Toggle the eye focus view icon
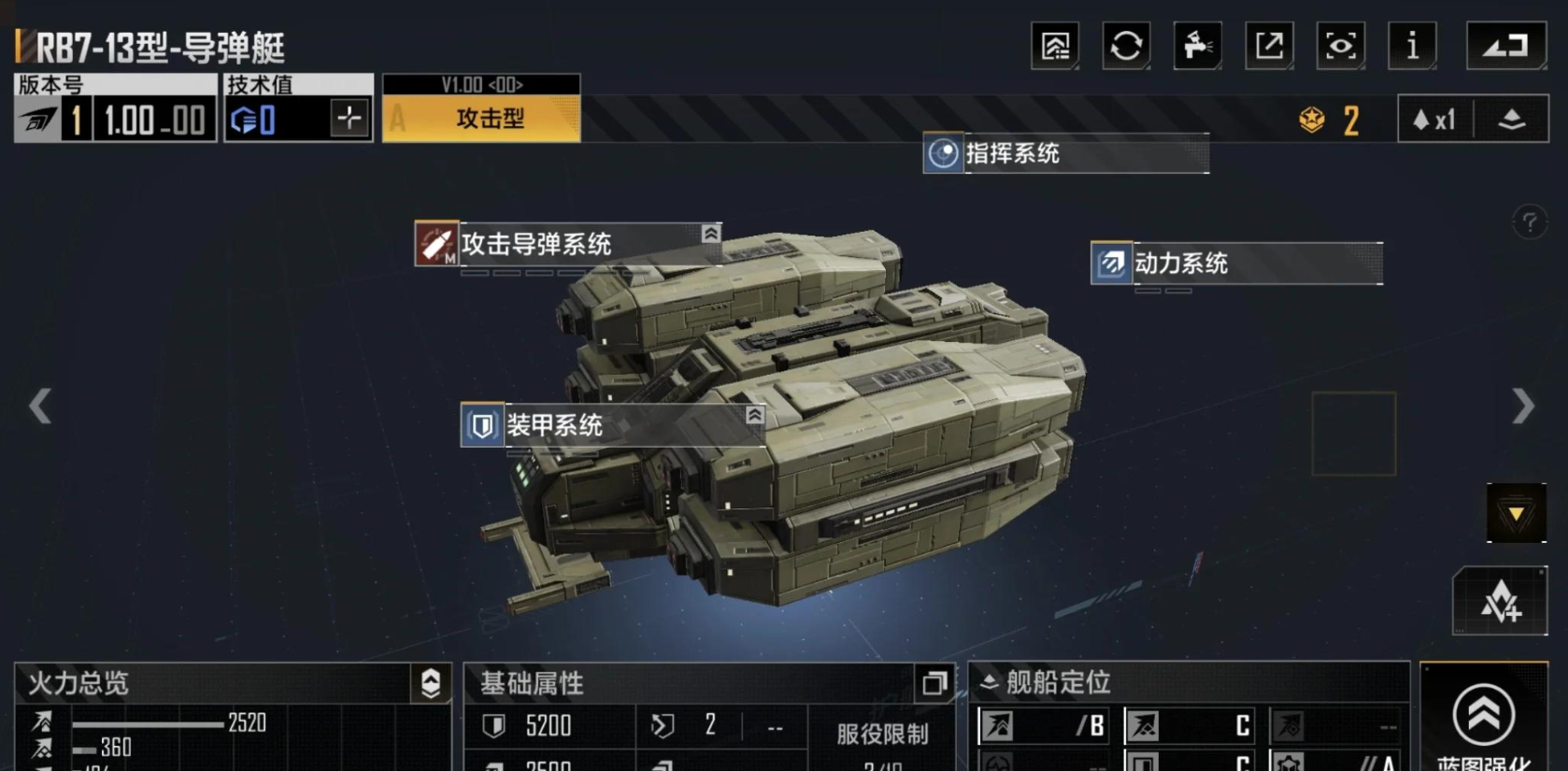Viewport: 1568px width, 771px height. (x=1340, y=45)
